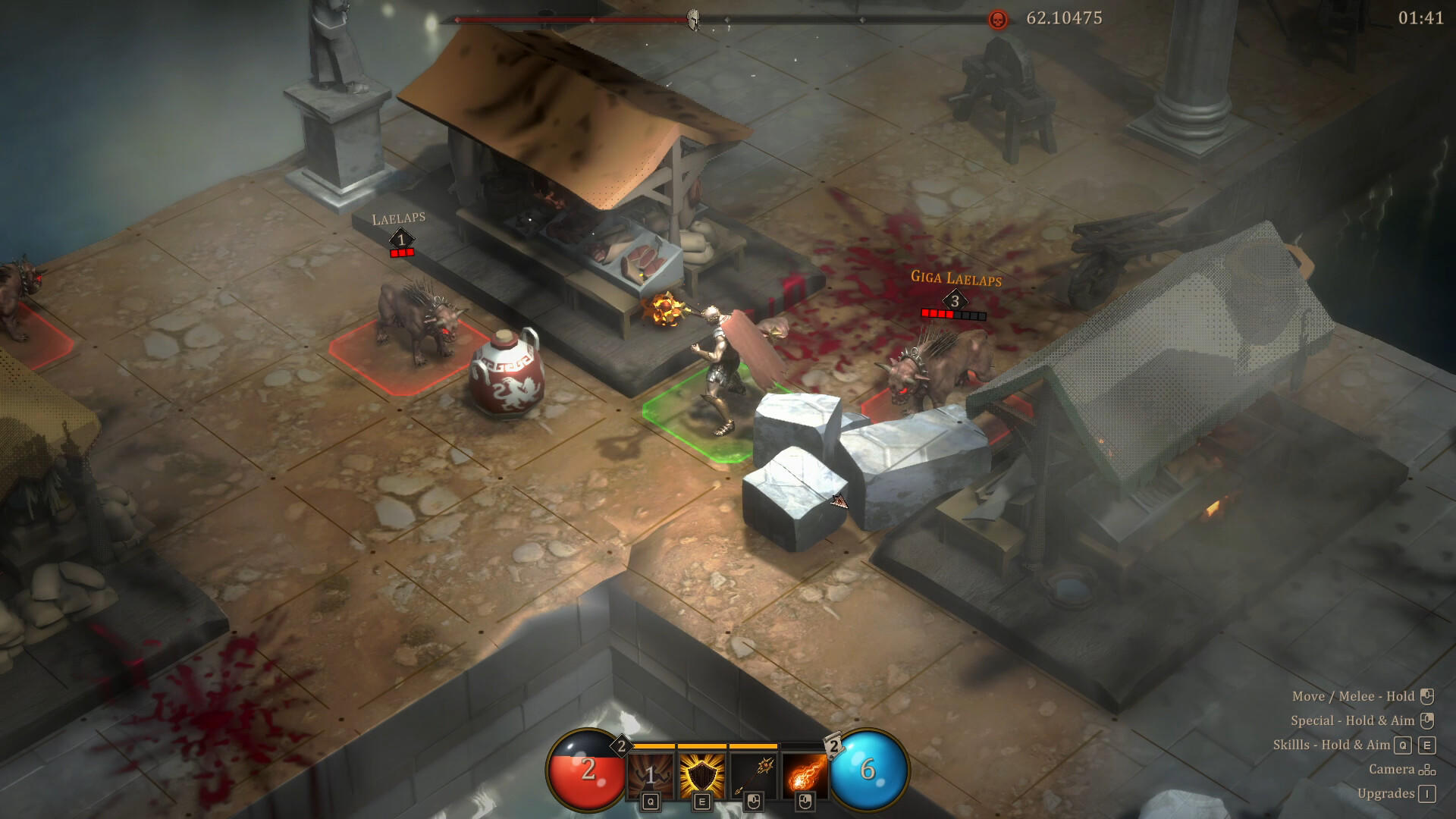The image size is (1456, 819).
Task: Click the helmet marker on the progress bar
Action: click(692, 18)
